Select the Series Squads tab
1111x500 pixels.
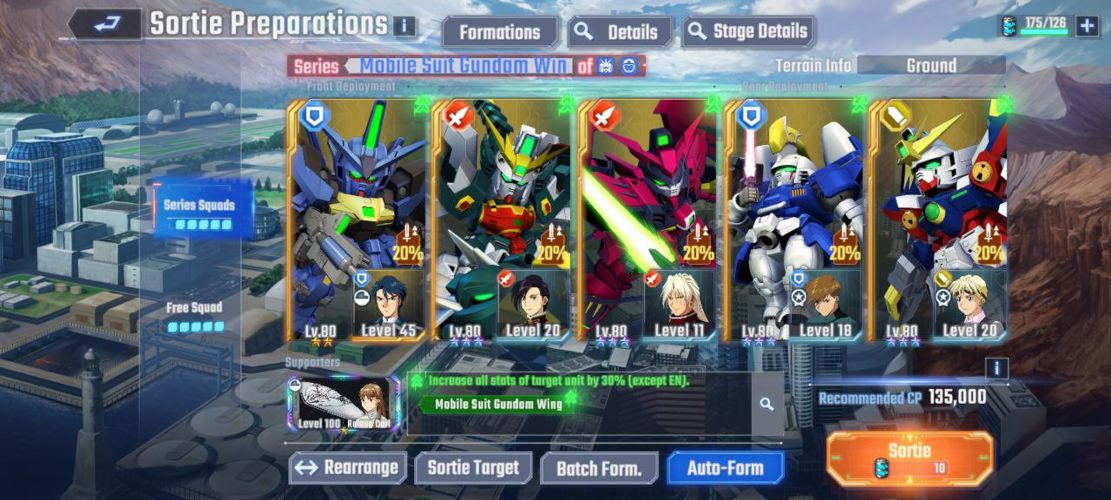(x=200, y=211)
